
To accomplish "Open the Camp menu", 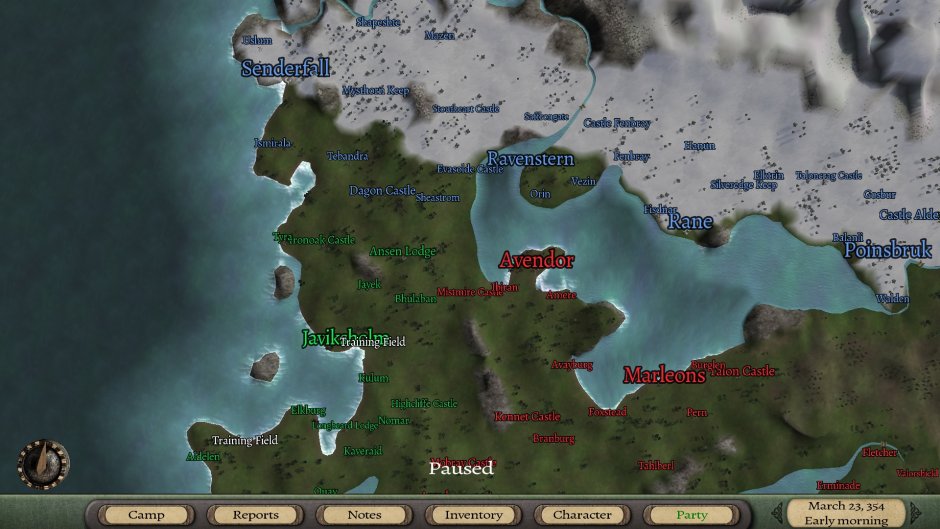I will (146, 515).
